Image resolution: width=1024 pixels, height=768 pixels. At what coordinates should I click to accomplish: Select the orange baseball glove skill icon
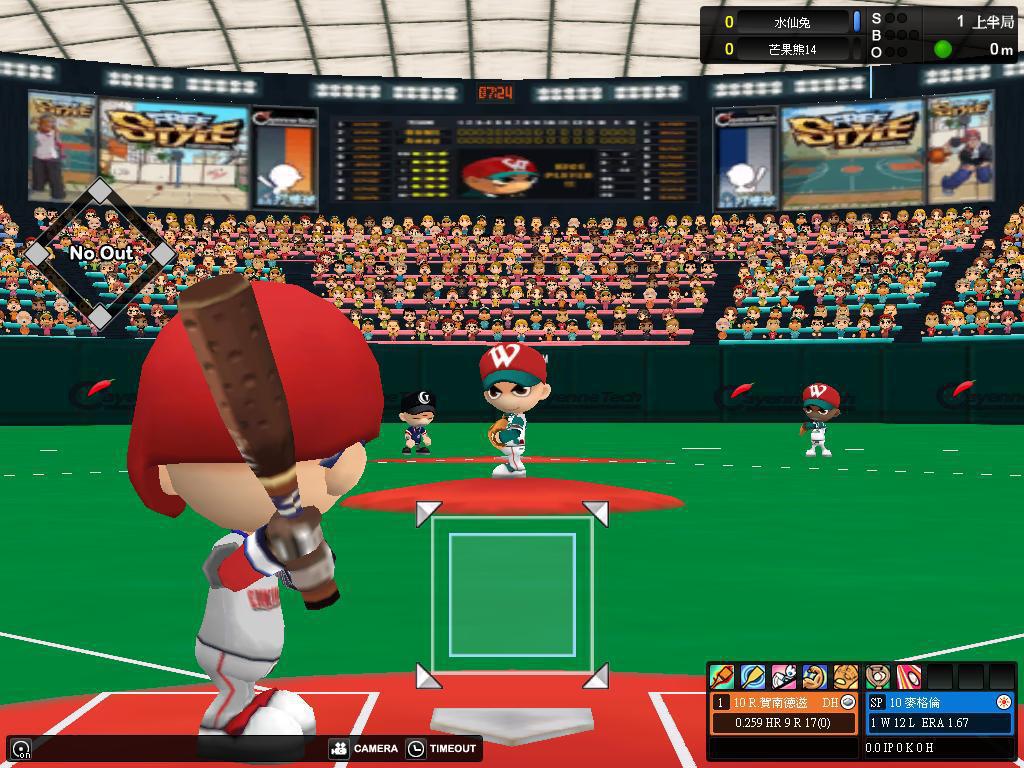pos(846,677)
